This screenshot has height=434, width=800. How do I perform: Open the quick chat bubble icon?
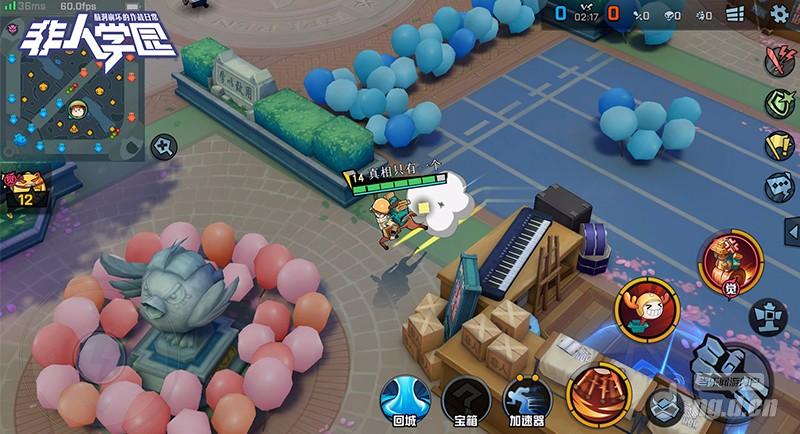coord(778,186)
